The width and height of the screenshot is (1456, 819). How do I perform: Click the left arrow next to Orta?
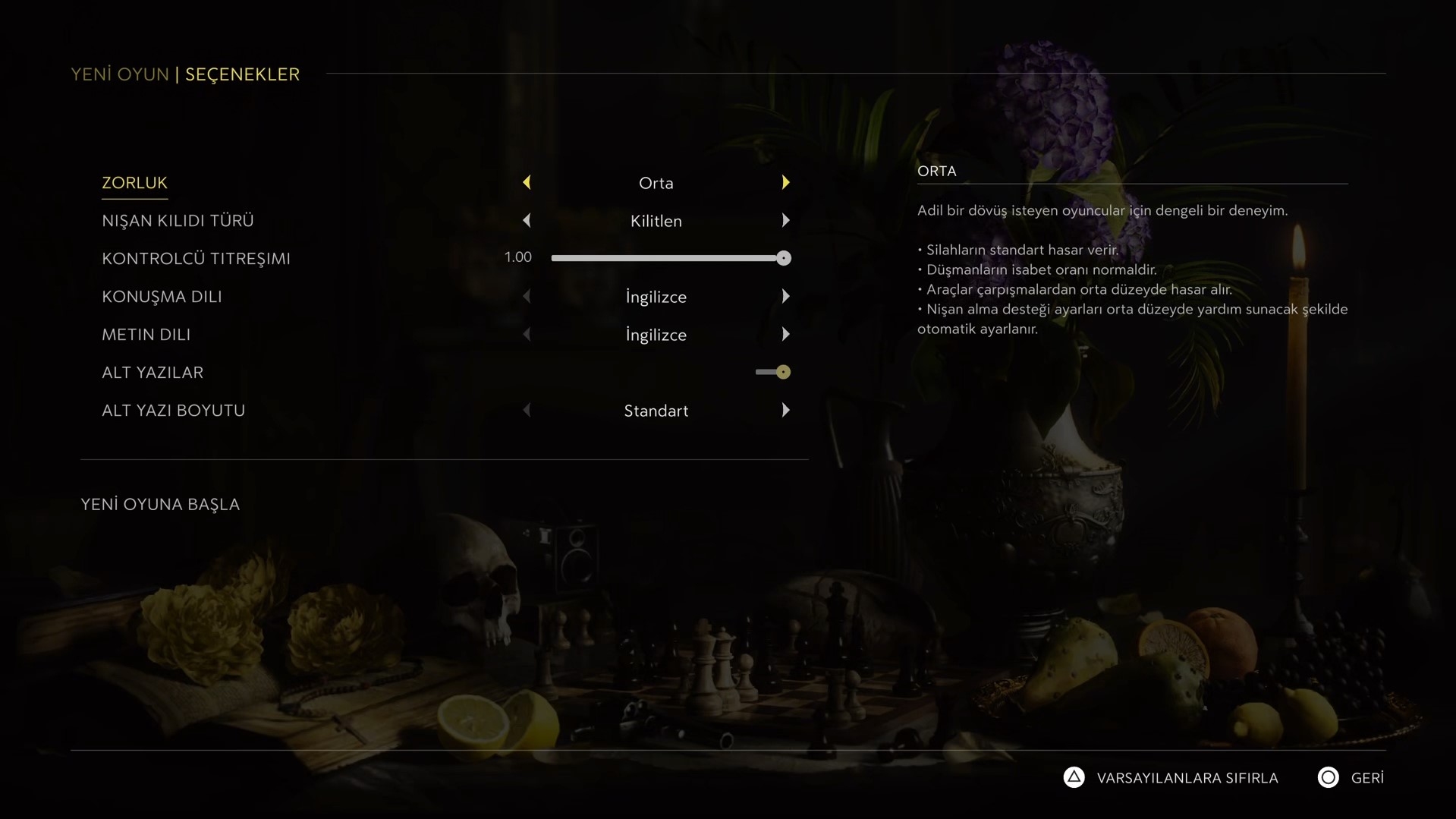click(527, 183)
